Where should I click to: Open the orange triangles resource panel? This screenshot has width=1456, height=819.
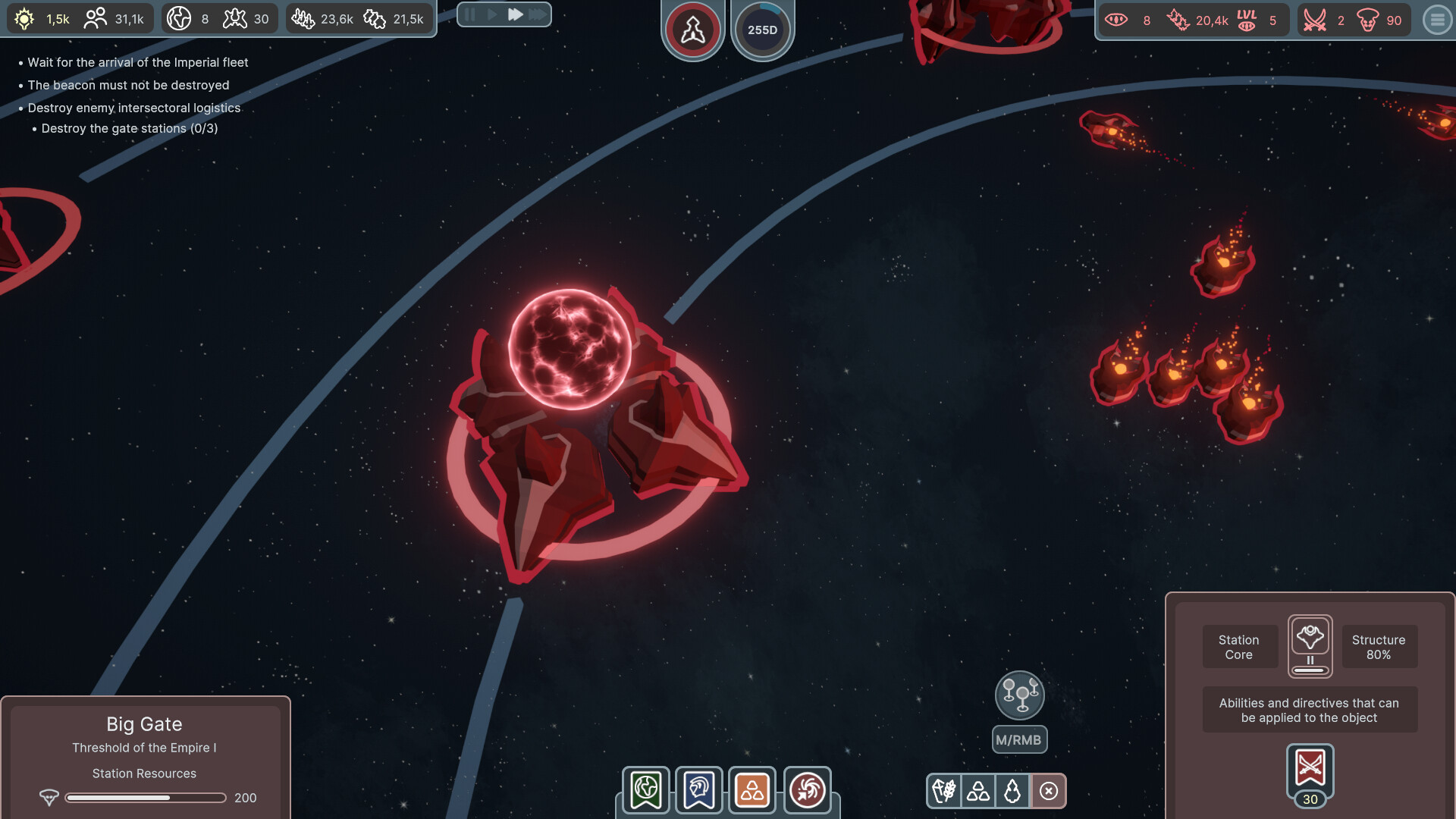[752, 790]
